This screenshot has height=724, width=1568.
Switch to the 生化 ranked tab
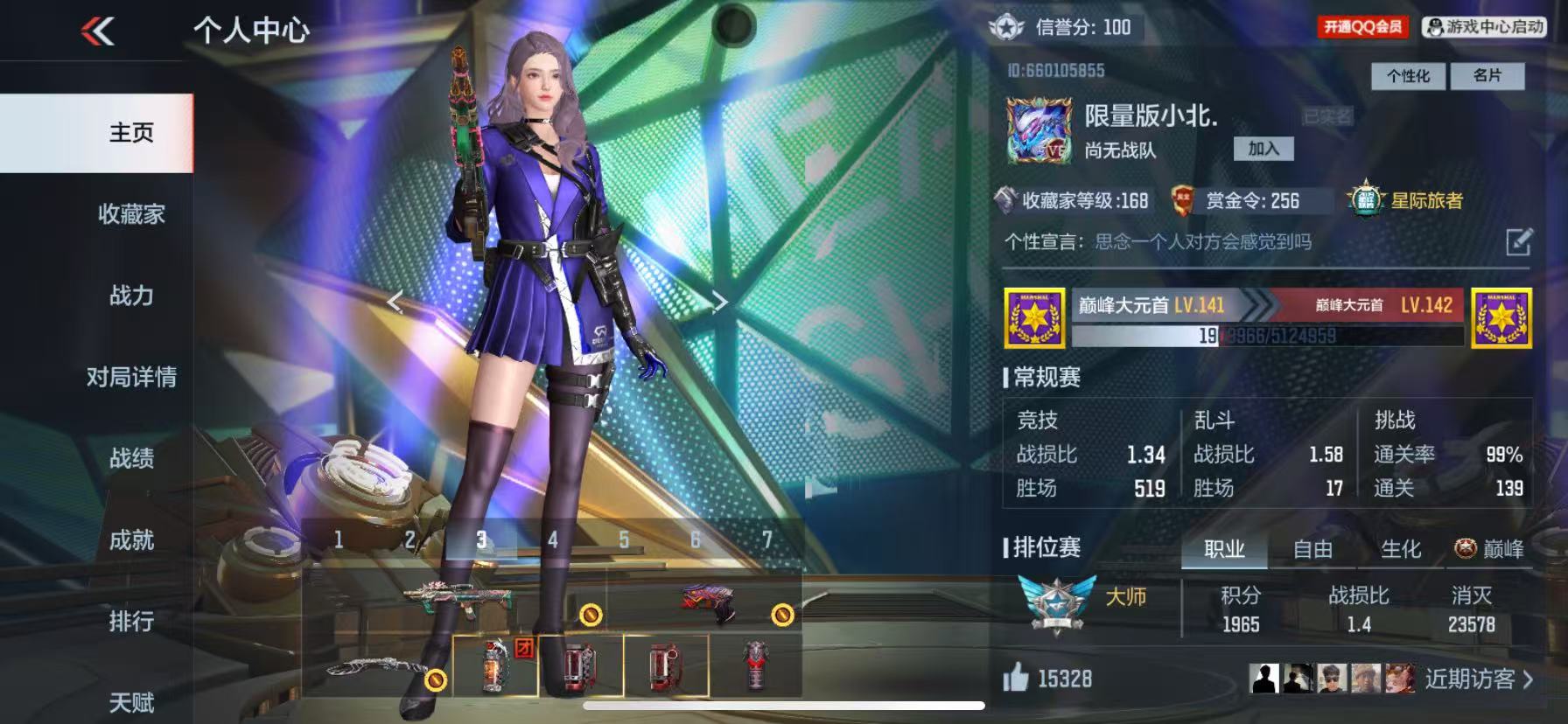(1400, 549)
